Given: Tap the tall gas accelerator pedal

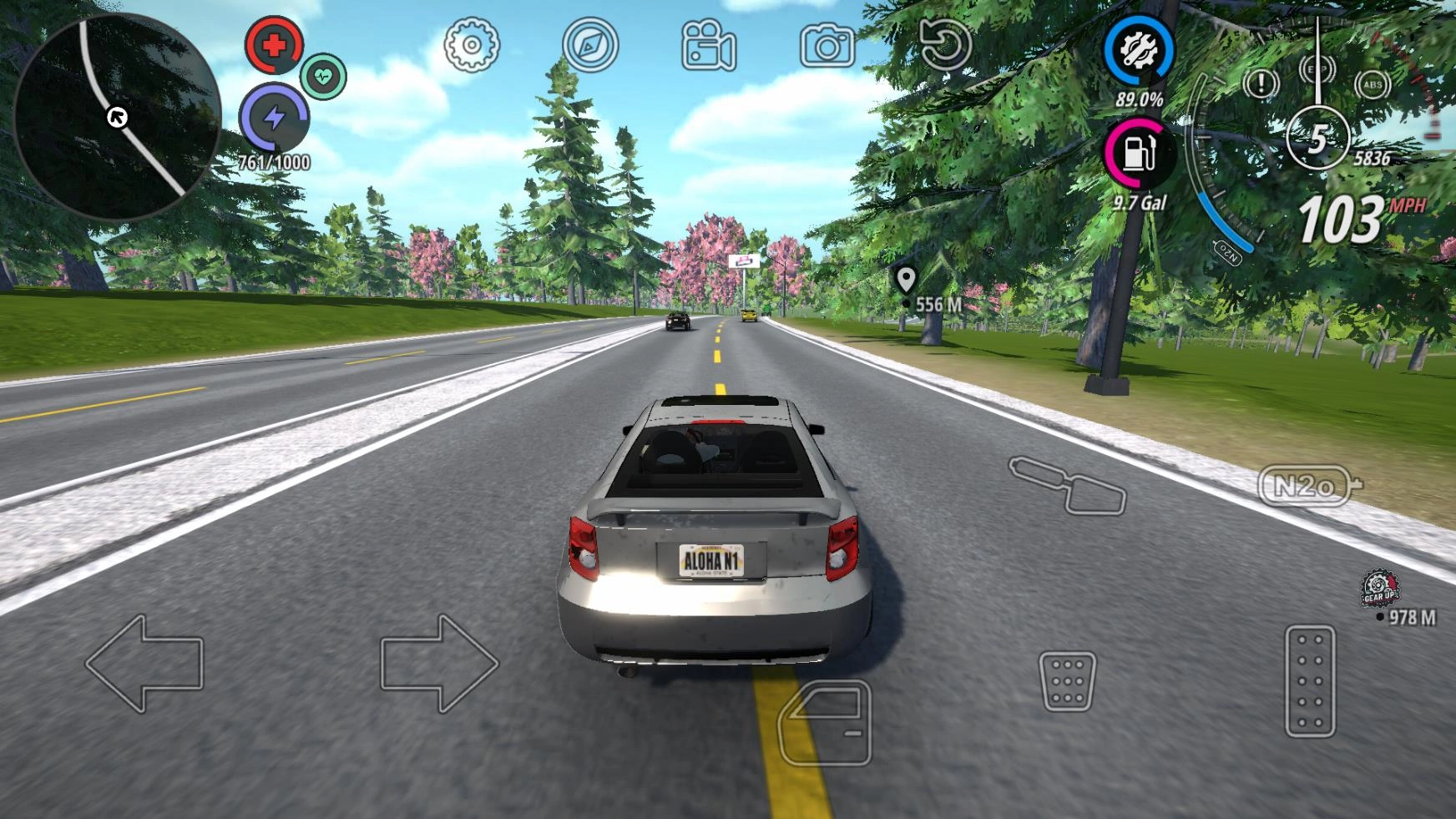Looking at the screenshot, I should [x=1310, y=681].
